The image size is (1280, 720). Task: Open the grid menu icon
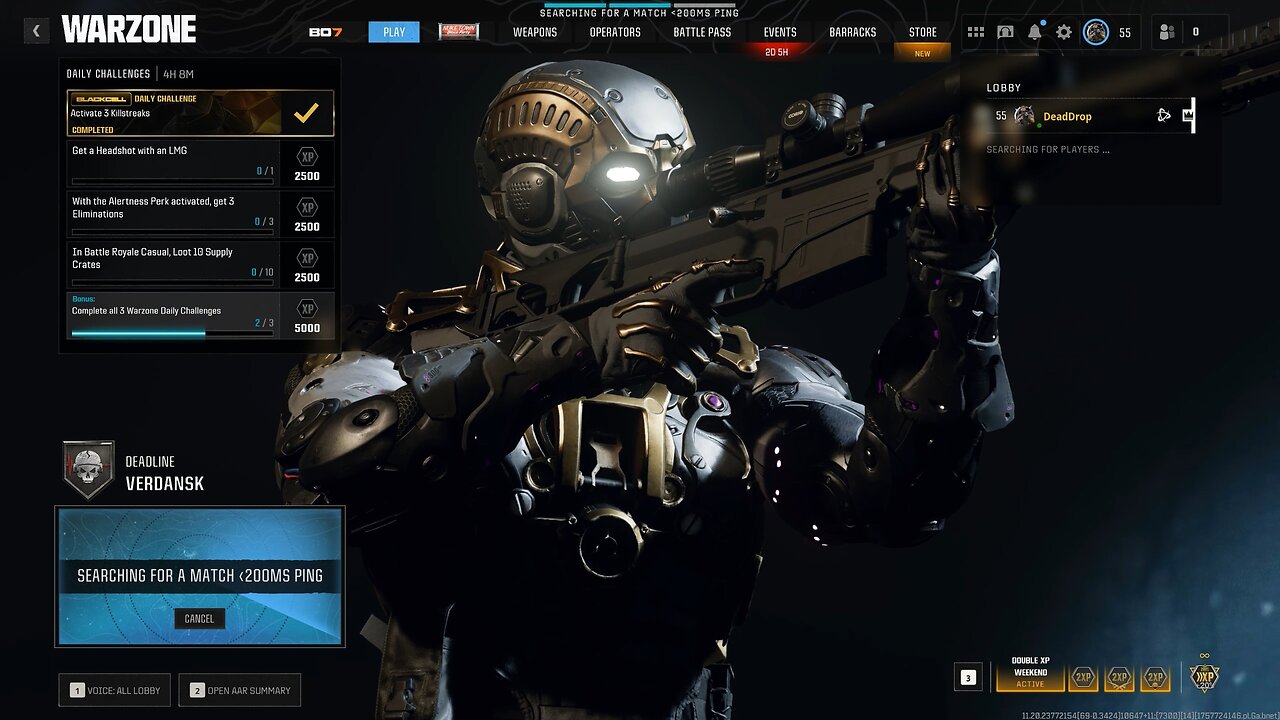975,32
